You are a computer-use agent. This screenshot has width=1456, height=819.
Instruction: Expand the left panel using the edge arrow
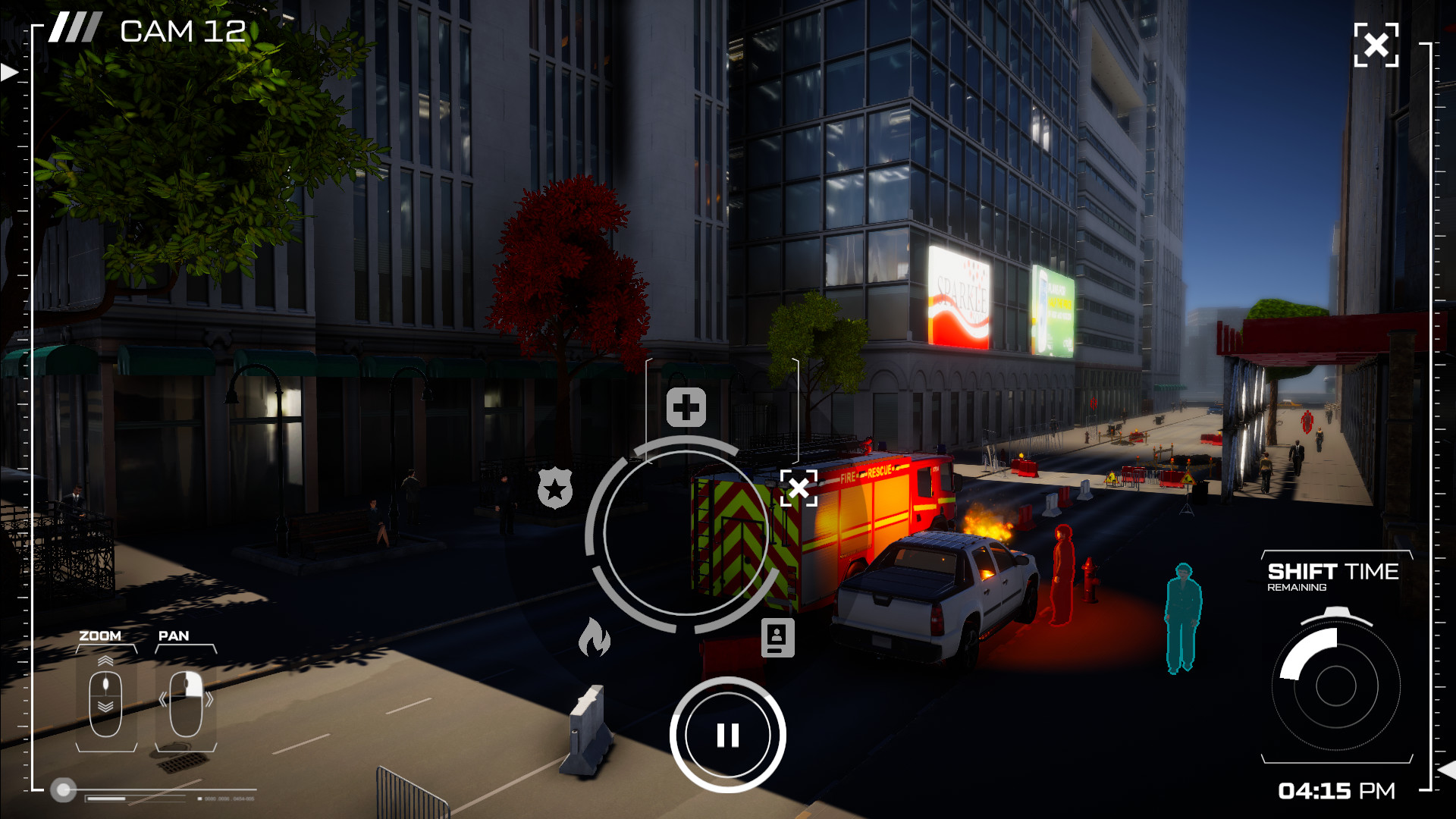coord(8,74)
